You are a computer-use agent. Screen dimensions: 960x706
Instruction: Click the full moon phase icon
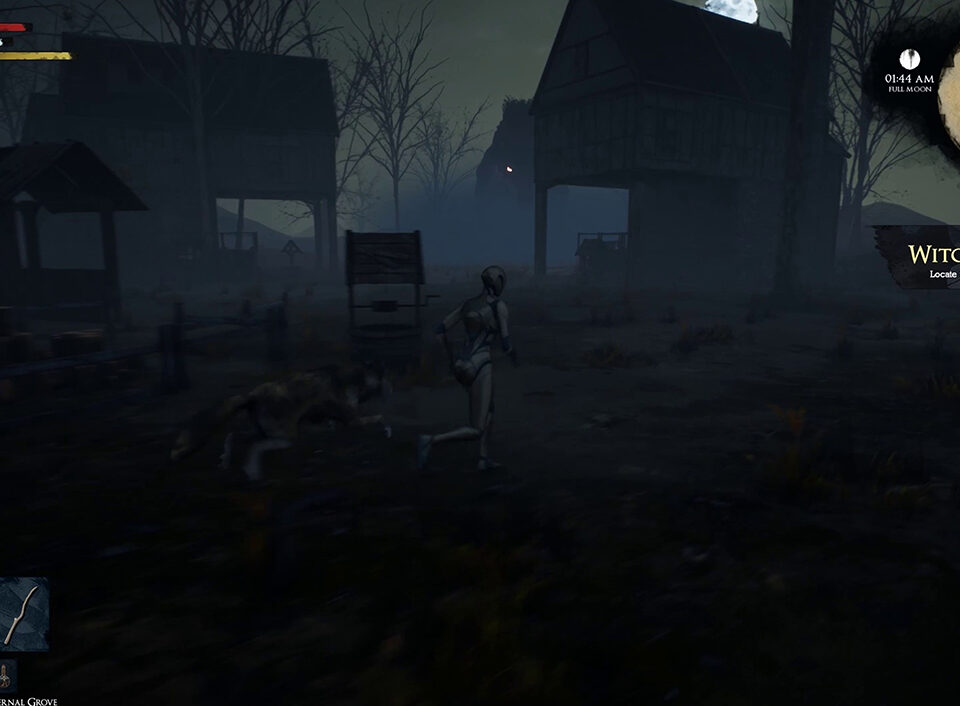tap(909, 58)
